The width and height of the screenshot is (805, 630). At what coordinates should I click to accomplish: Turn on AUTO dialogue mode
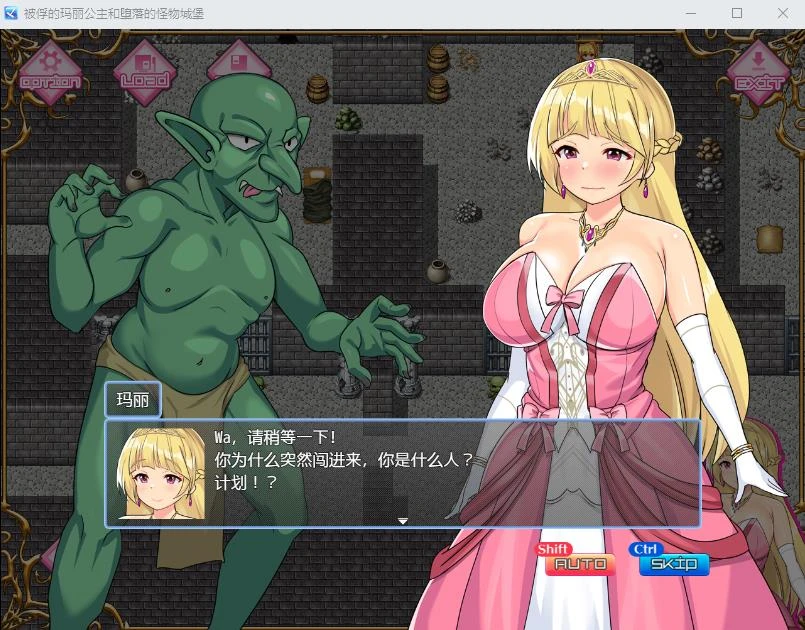[x=580, y=564]
